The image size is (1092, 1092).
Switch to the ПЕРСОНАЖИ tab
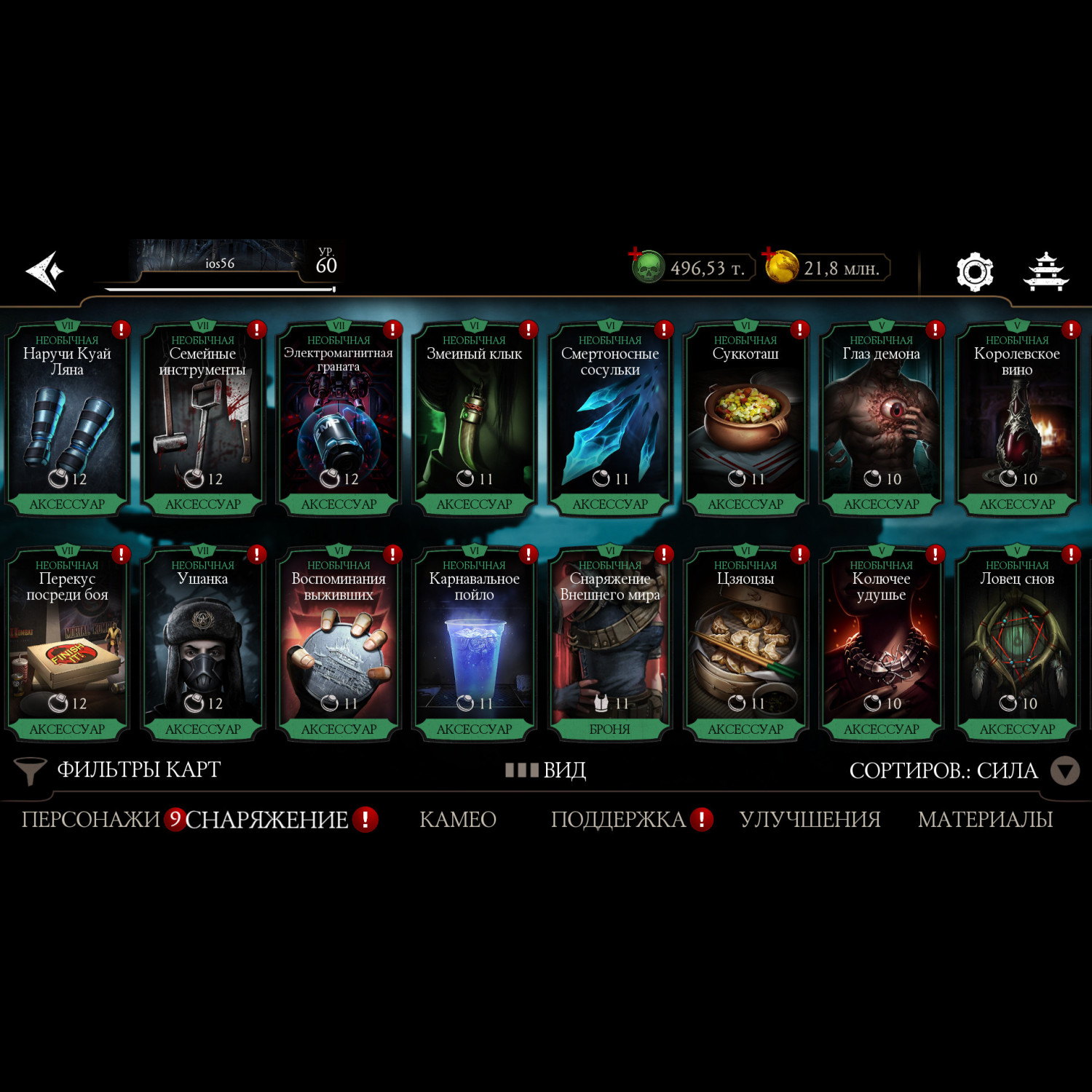pyautogui.click(x=91, y=820)
